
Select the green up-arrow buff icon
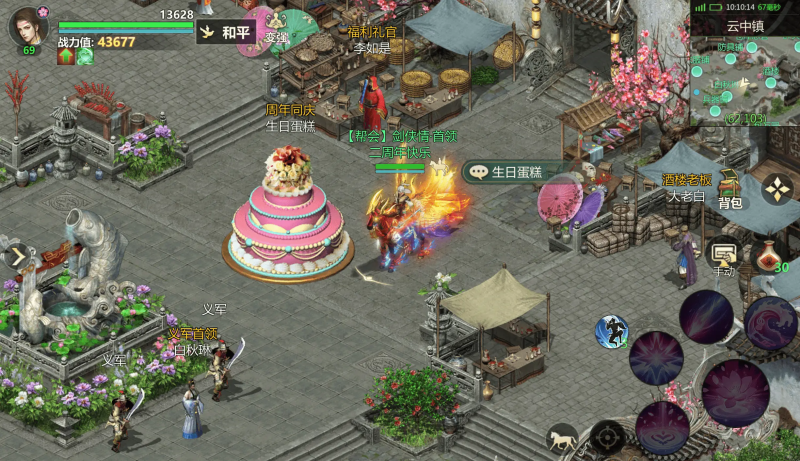click(67, 57)
